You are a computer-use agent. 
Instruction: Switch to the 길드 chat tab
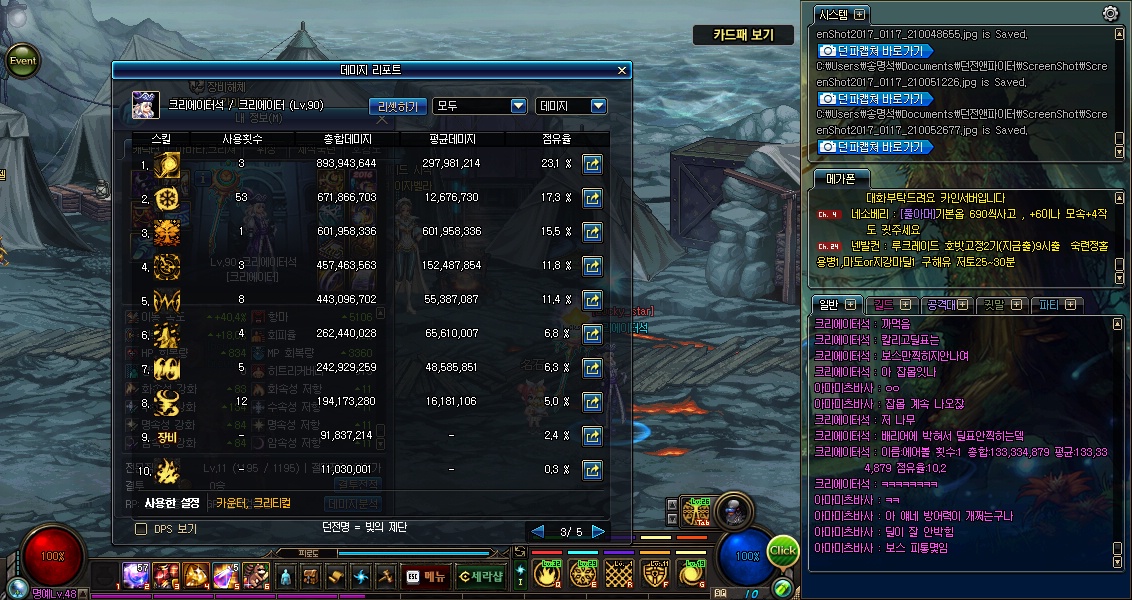pos(889,304)
